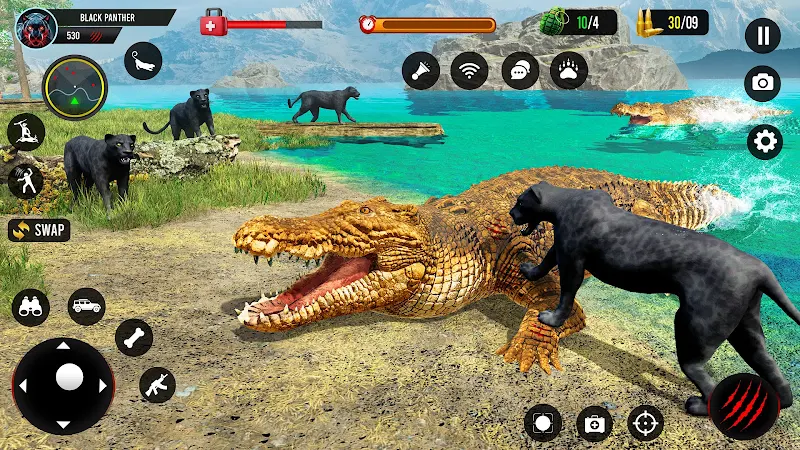The image size is (800, 450).
Task: Open the settings gear
Action: [764, 142]
